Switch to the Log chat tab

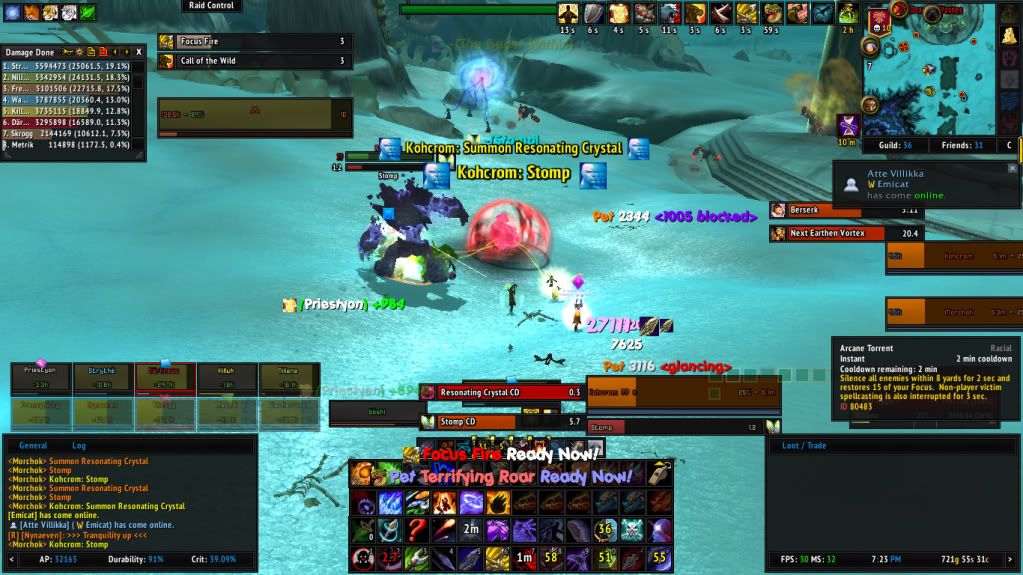point(79,446)
